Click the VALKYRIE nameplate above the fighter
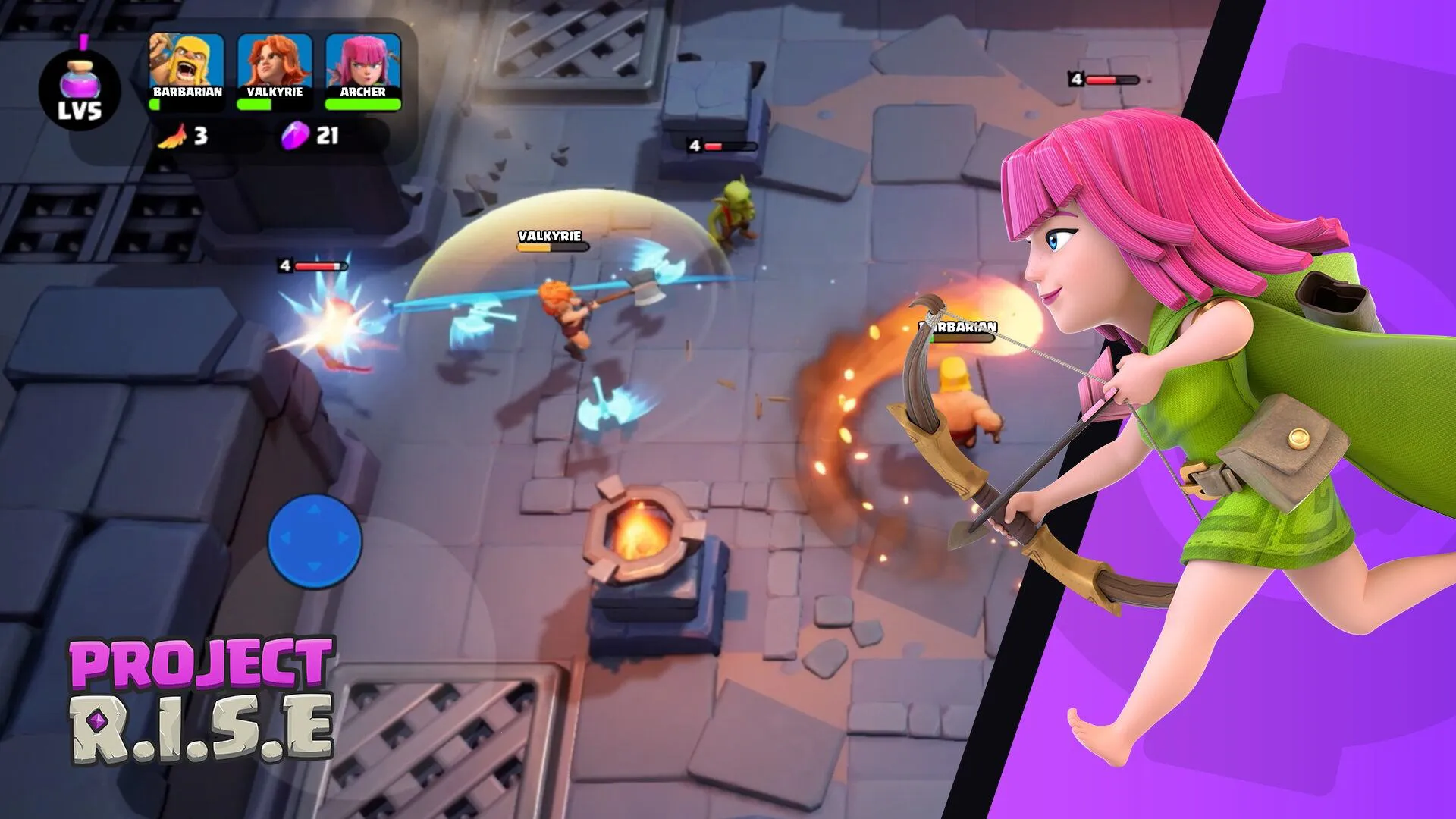The width and height of the screenshot is (1456, 819). pos(548,237)
